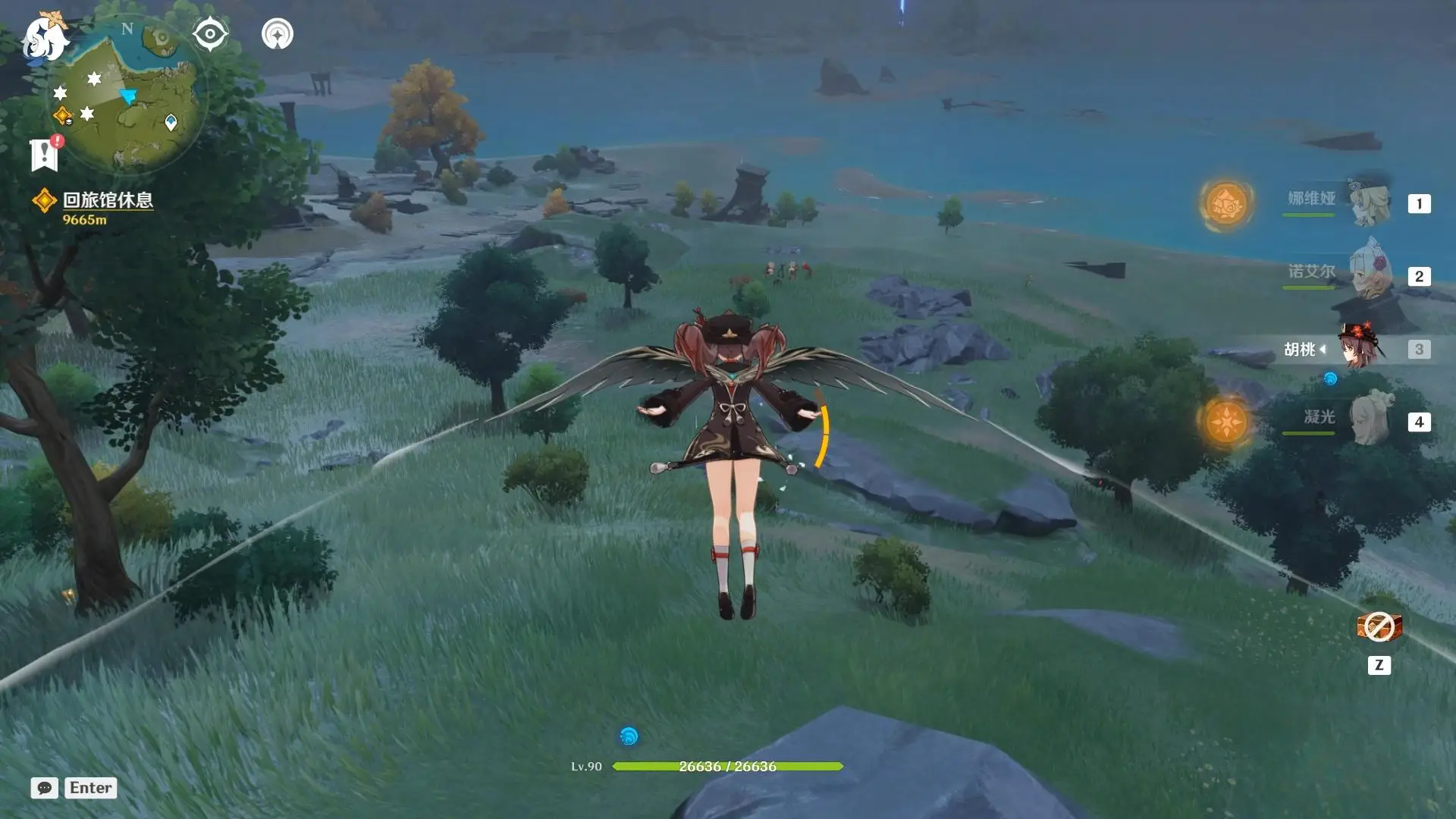Select the 回旅馆休息 quest tracker
This screenshot has height=819, width=1456.
pyautogui.click(x=107, y=200)
